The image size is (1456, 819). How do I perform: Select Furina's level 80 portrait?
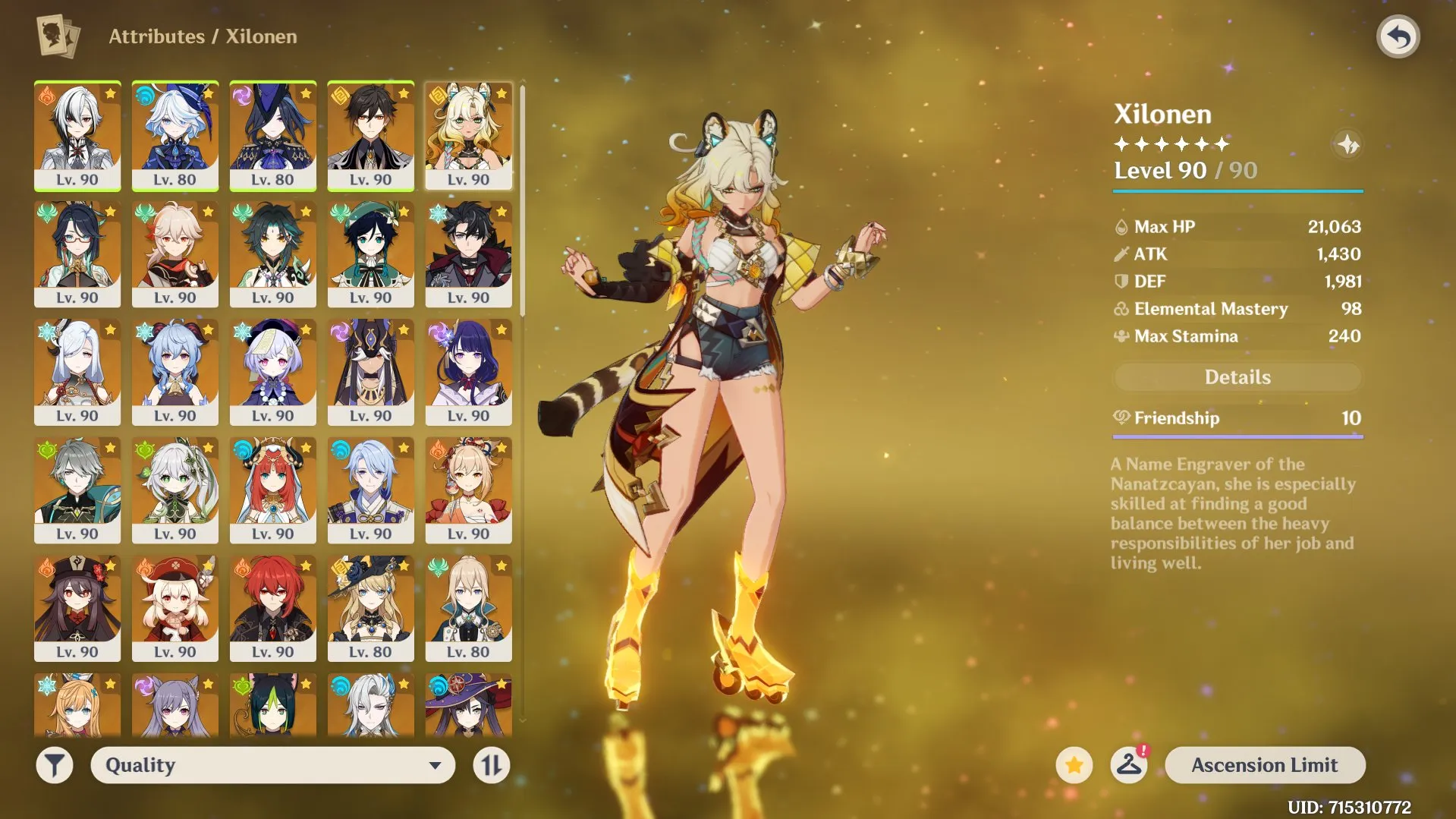175,137
